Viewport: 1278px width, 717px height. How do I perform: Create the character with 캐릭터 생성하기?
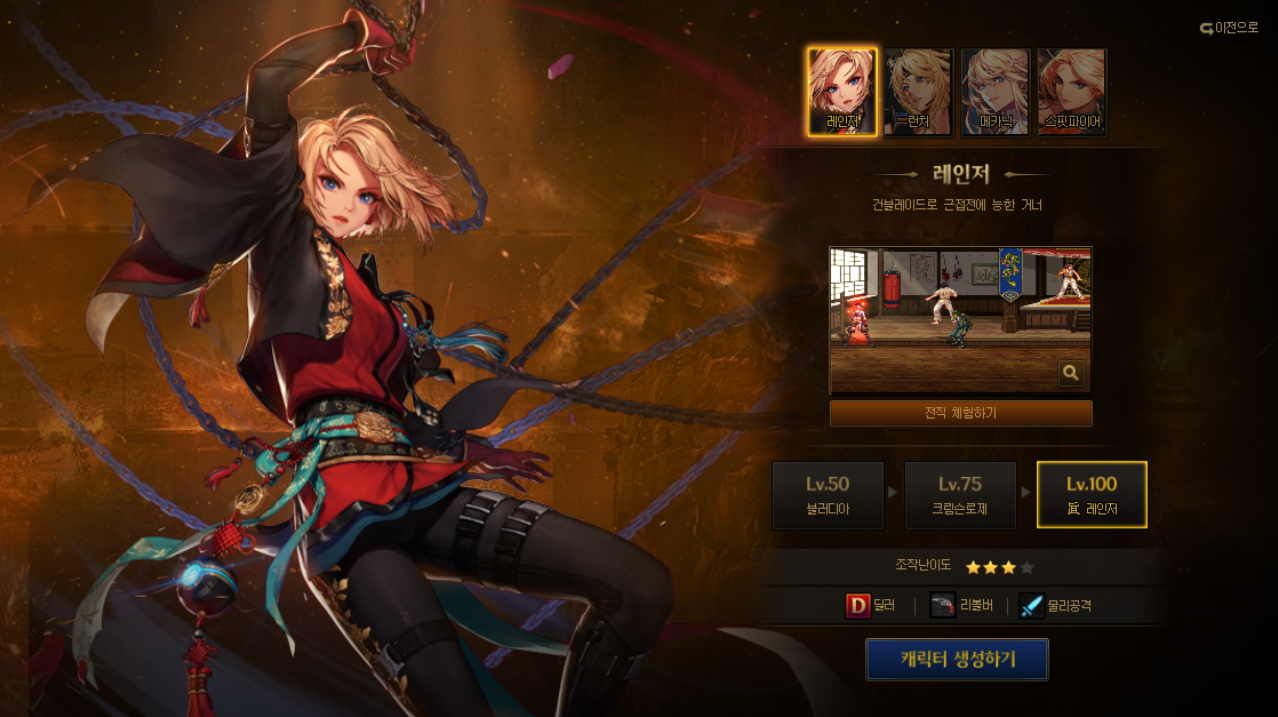[957, 660]
